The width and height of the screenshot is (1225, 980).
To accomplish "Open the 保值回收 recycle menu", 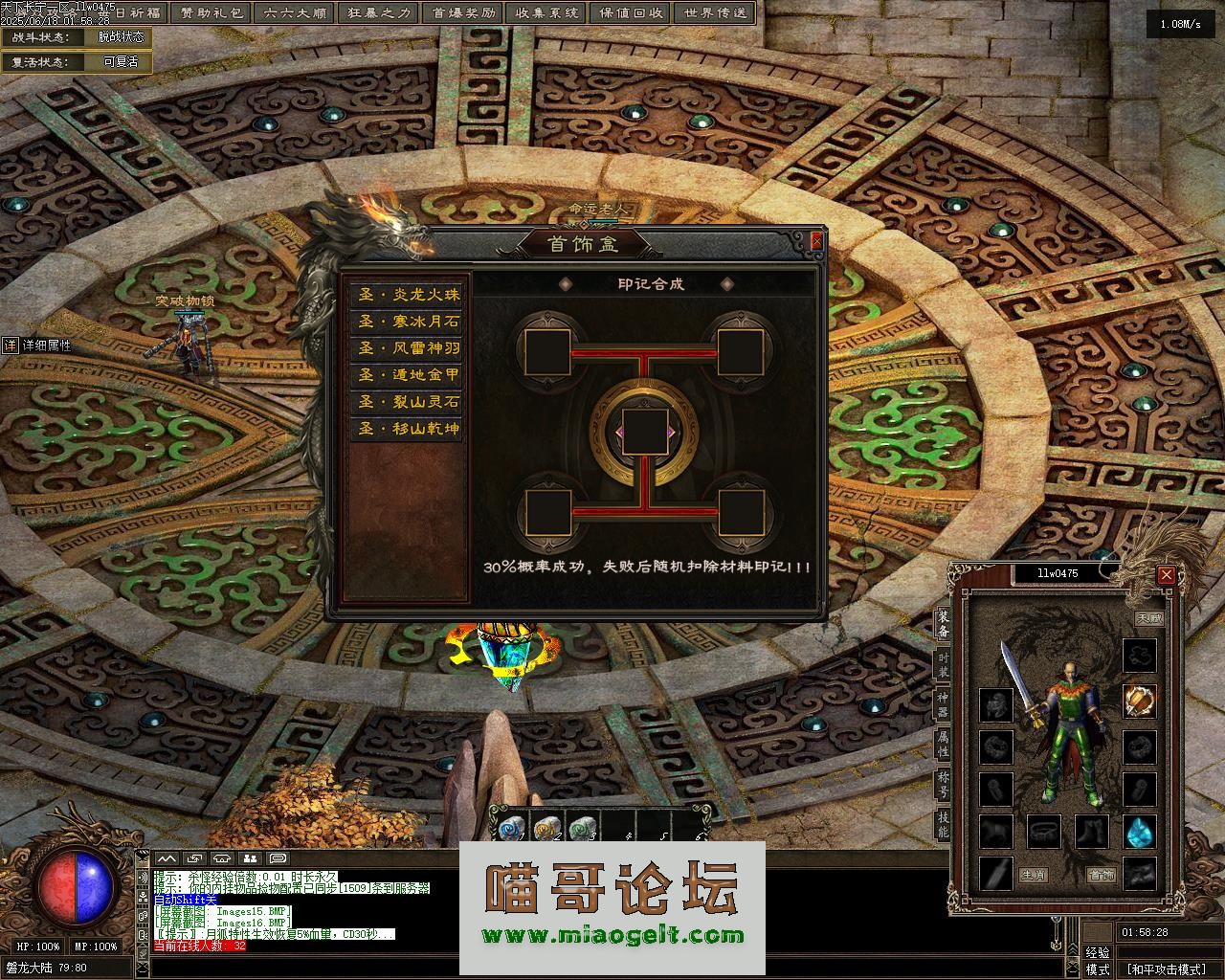I will (x=631, y=13).
